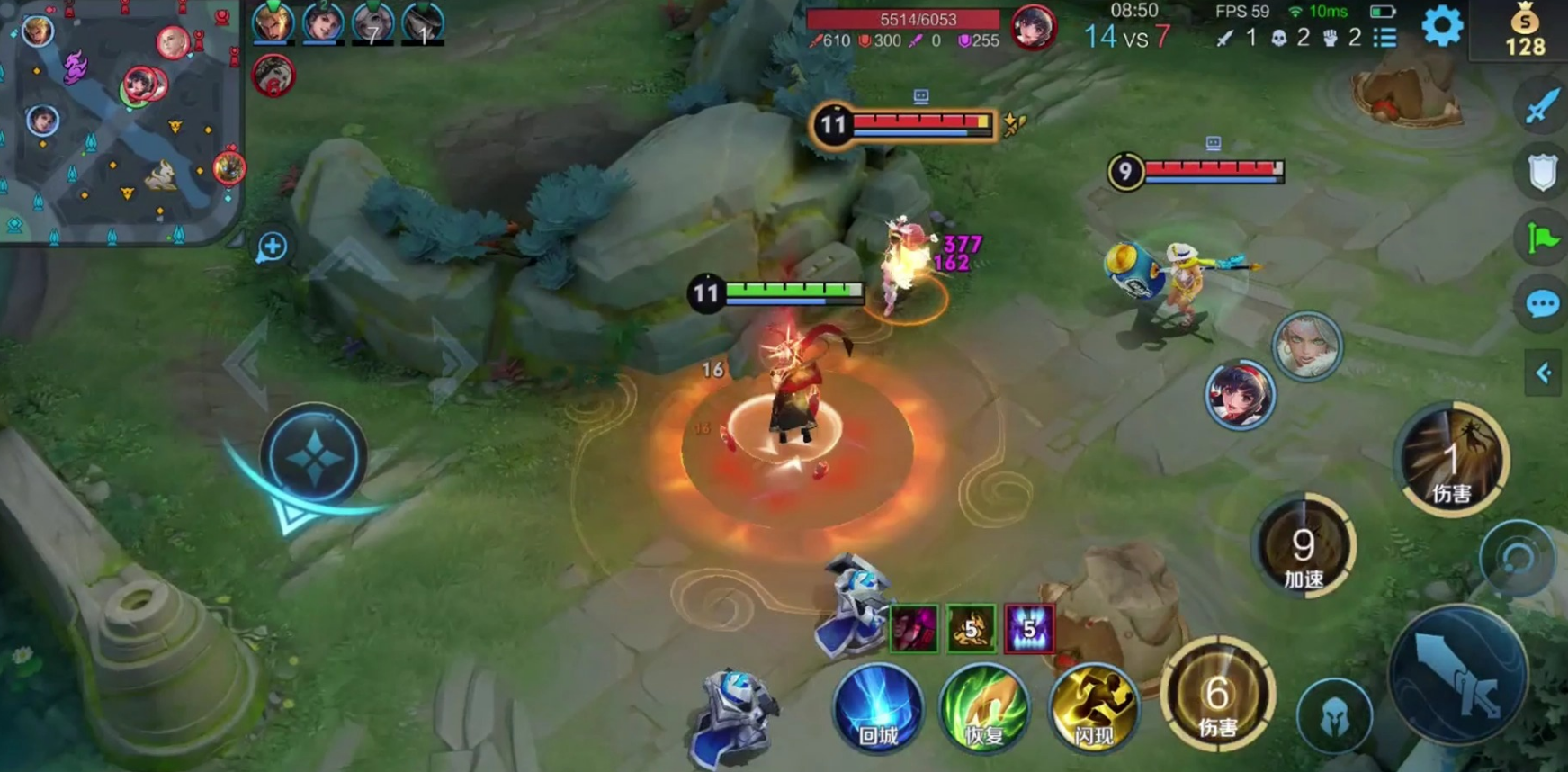Target the white-haired enemy hero portrait
The image size is (1568, 772).
pyautogui.click(x=1307, y=346)
